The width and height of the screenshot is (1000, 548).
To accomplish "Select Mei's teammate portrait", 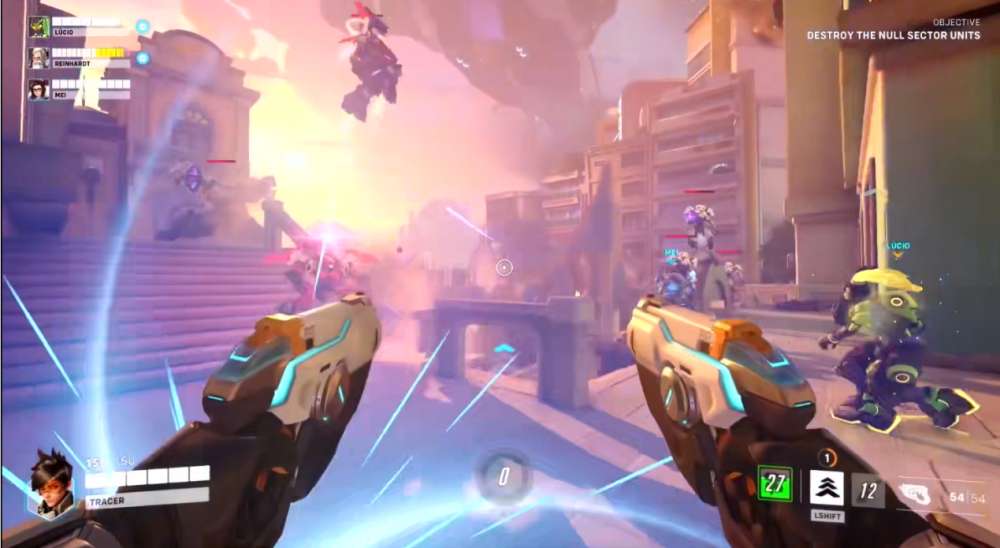I will (40, 89).
